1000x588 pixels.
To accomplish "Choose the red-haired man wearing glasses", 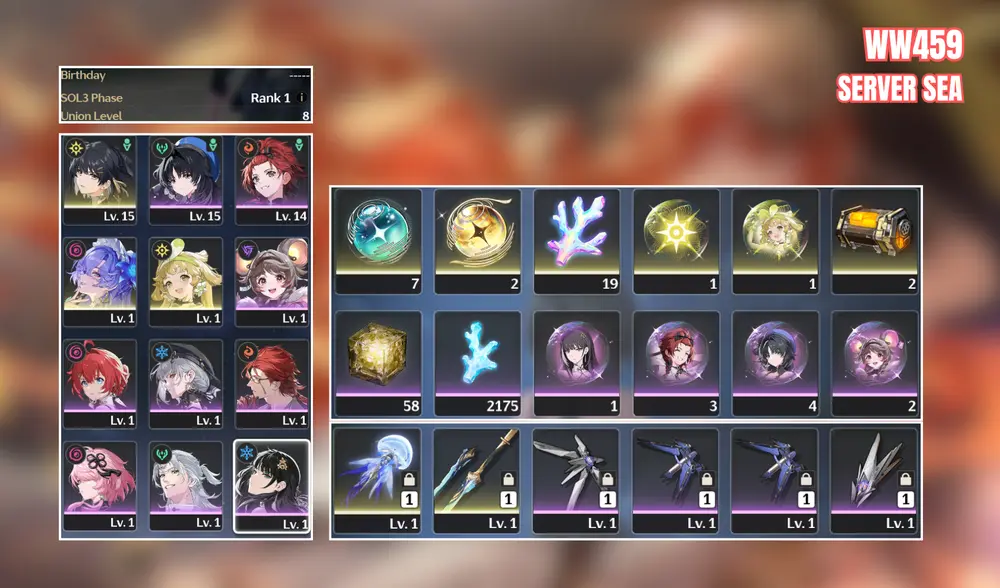I will 271,384.
